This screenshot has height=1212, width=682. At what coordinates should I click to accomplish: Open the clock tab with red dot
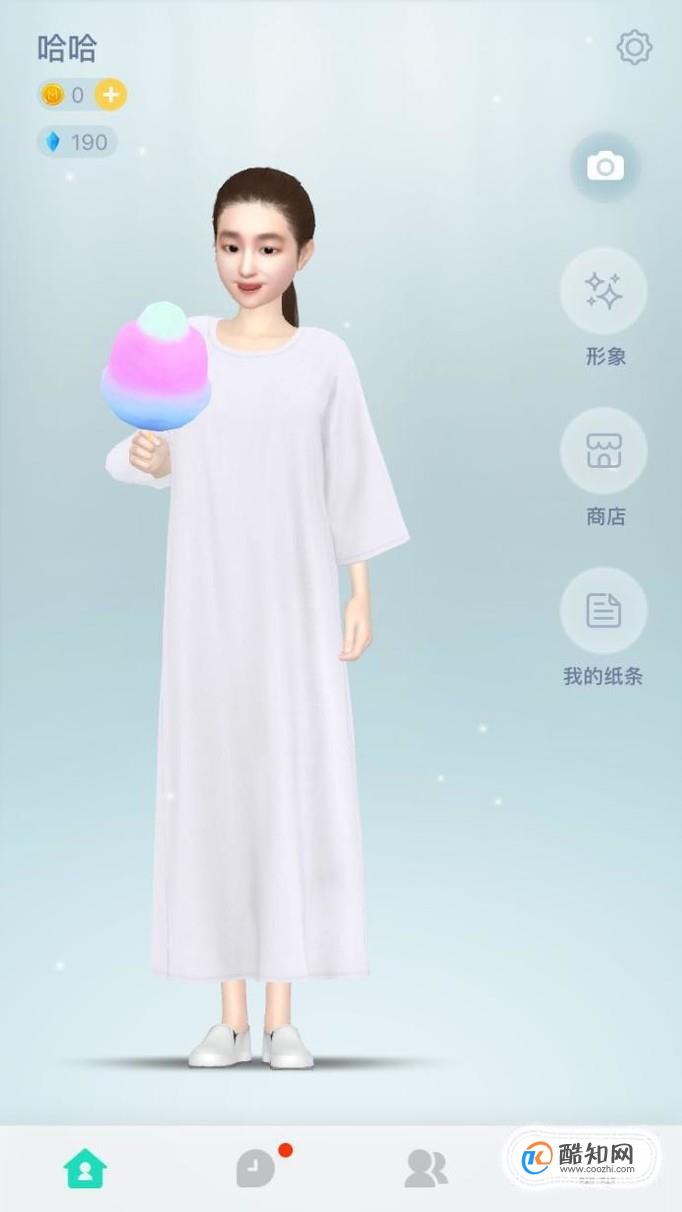click(x=256, y=1167)
